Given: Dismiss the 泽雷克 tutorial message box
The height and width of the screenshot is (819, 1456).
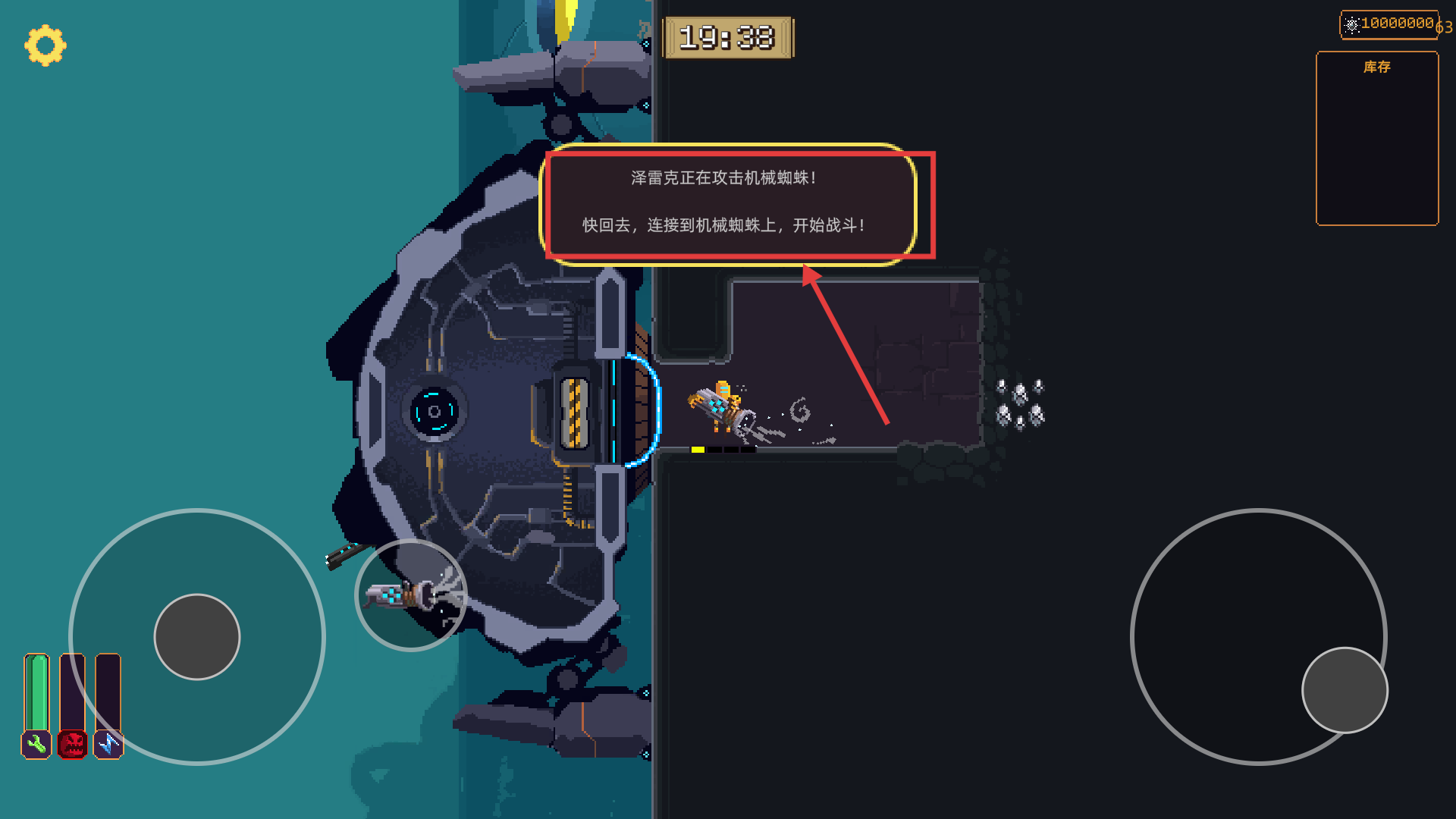Looking at the screenshot, I should (728, 203).
